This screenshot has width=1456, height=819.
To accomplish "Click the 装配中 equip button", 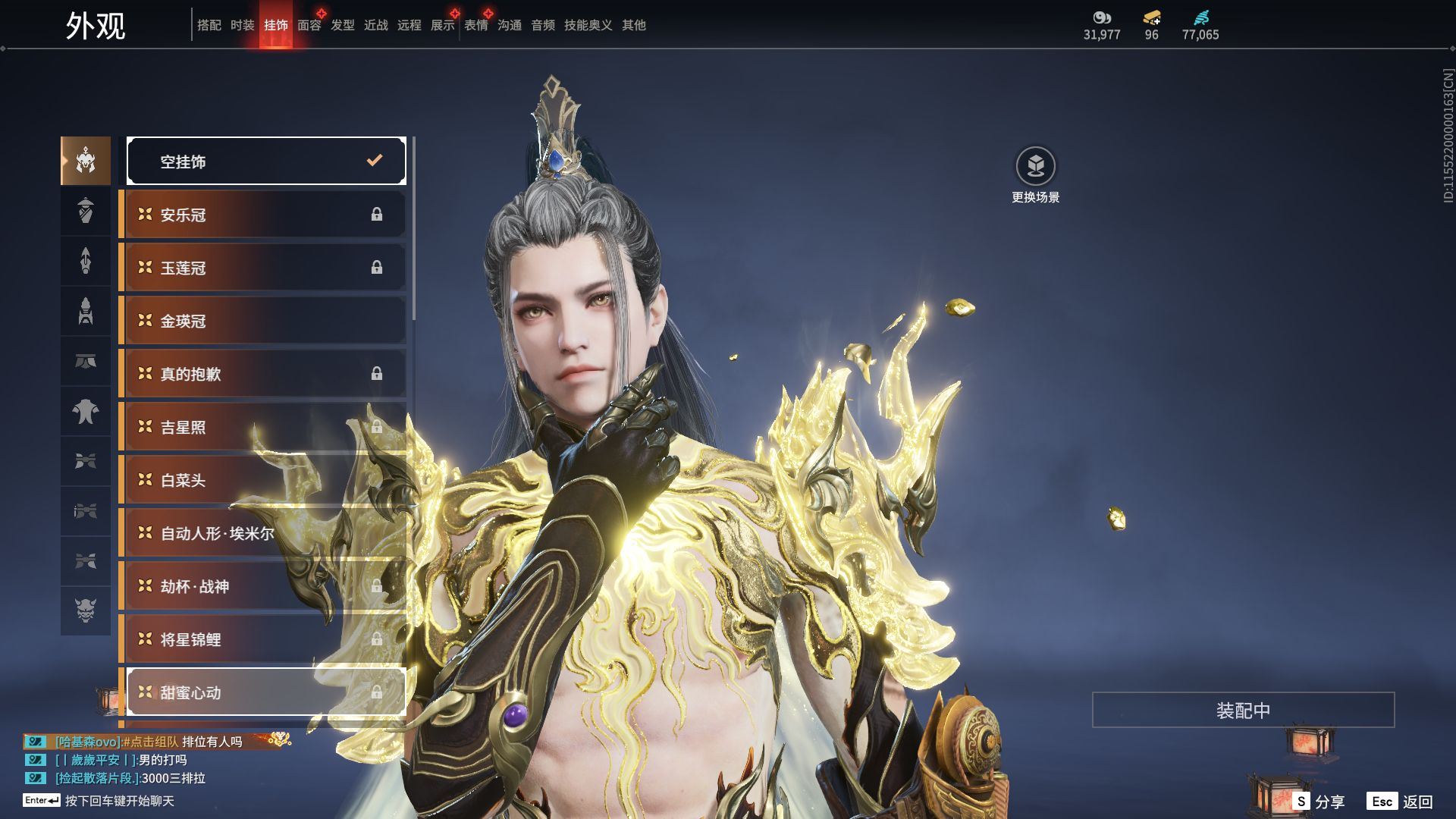I will (x=1243, y=710).
